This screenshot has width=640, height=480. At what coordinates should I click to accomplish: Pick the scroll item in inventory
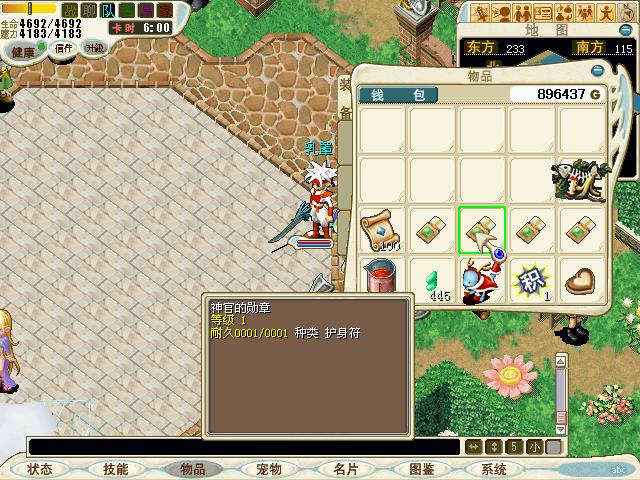(381, 230)
